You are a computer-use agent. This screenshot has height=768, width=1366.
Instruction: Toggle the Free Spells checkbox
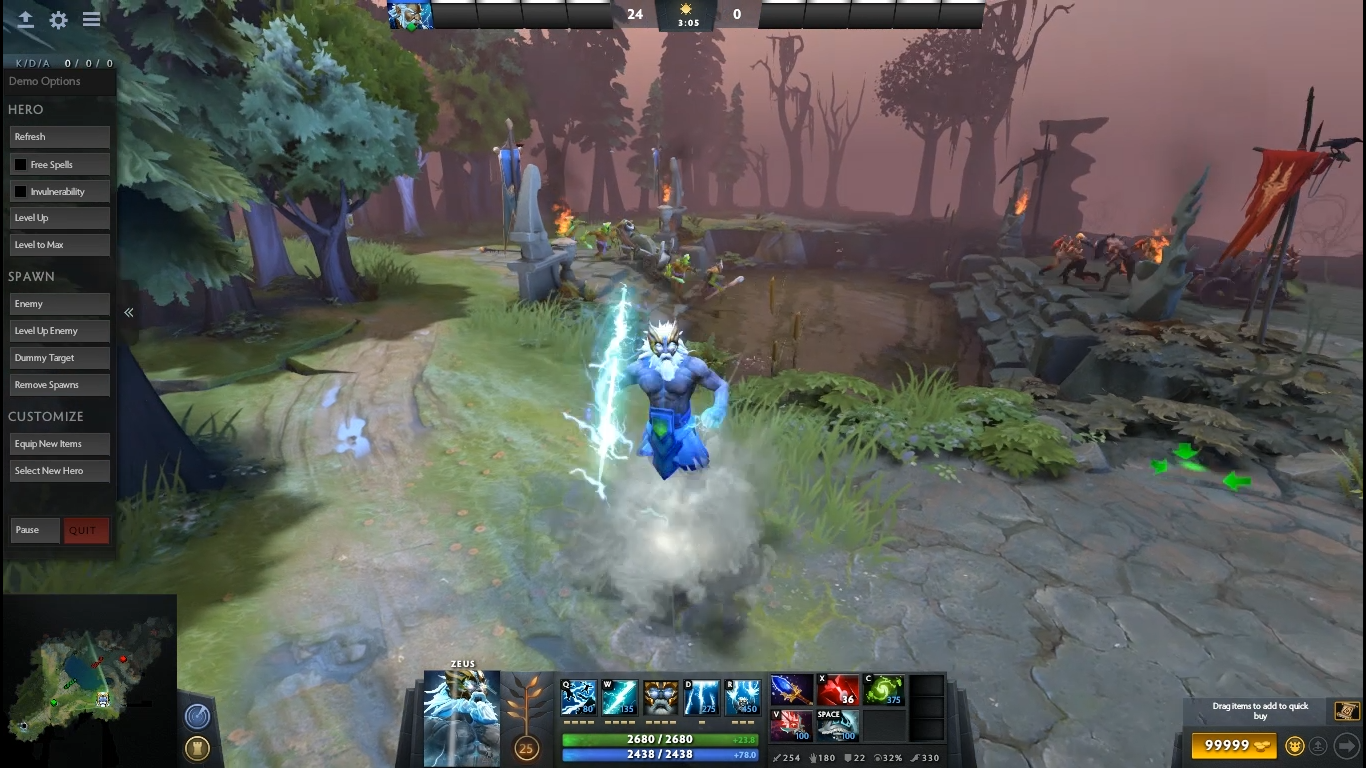(x=20, y=164)
